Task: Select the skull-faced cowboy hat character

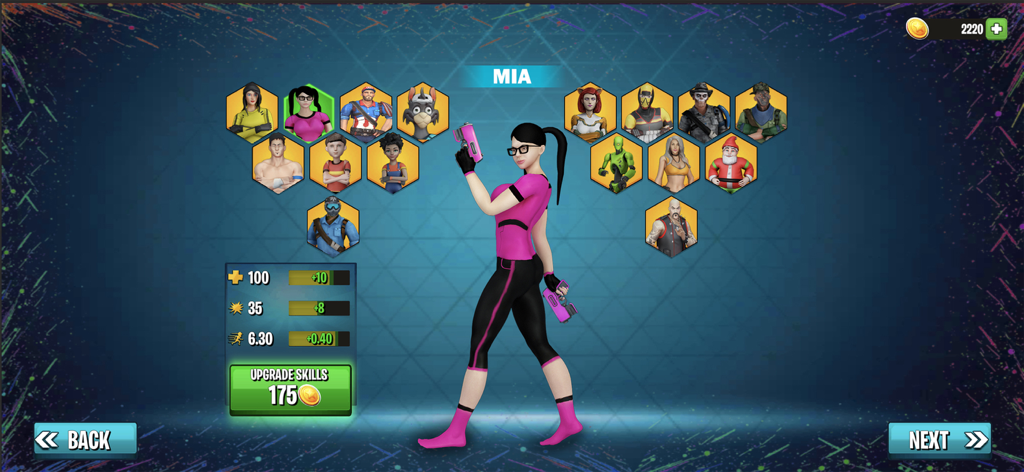Action: pyautogui.click(x=704, y=112)
